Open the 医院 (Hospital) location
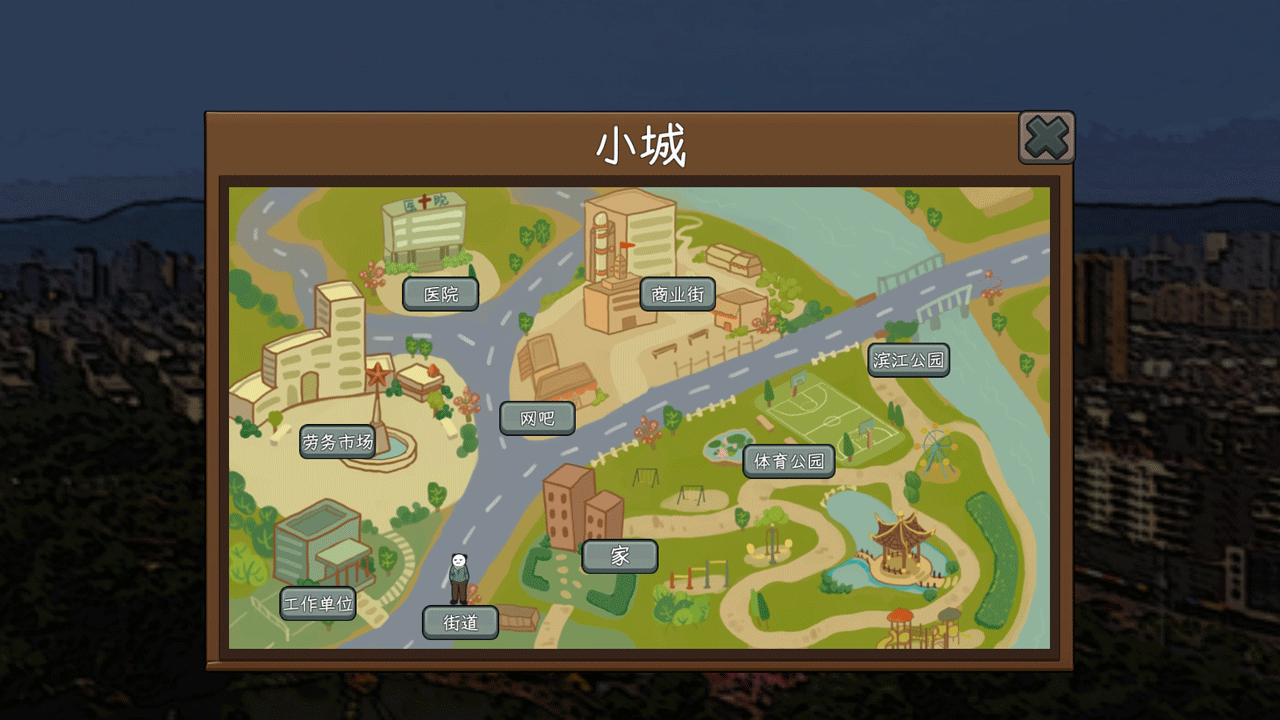1280x720 pixels. coord(441,294)
